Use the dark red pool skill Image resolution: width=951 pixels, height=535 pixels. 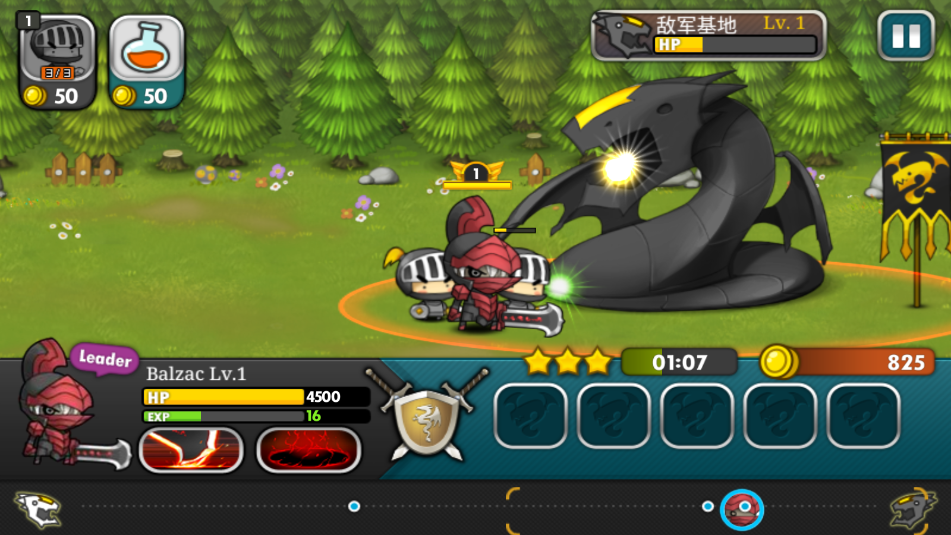point(308,449)
